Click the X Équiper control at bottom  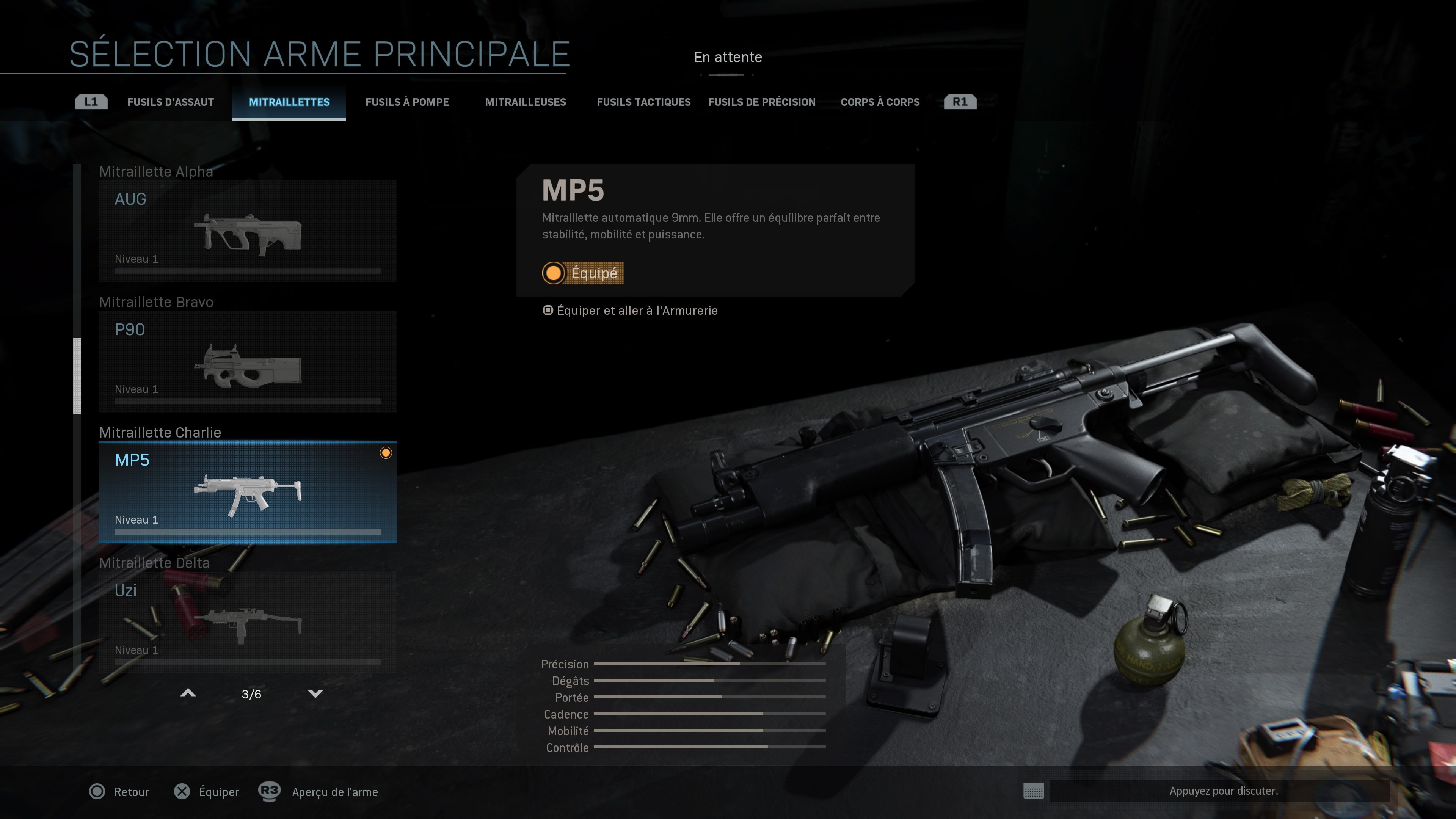point(182,792)
